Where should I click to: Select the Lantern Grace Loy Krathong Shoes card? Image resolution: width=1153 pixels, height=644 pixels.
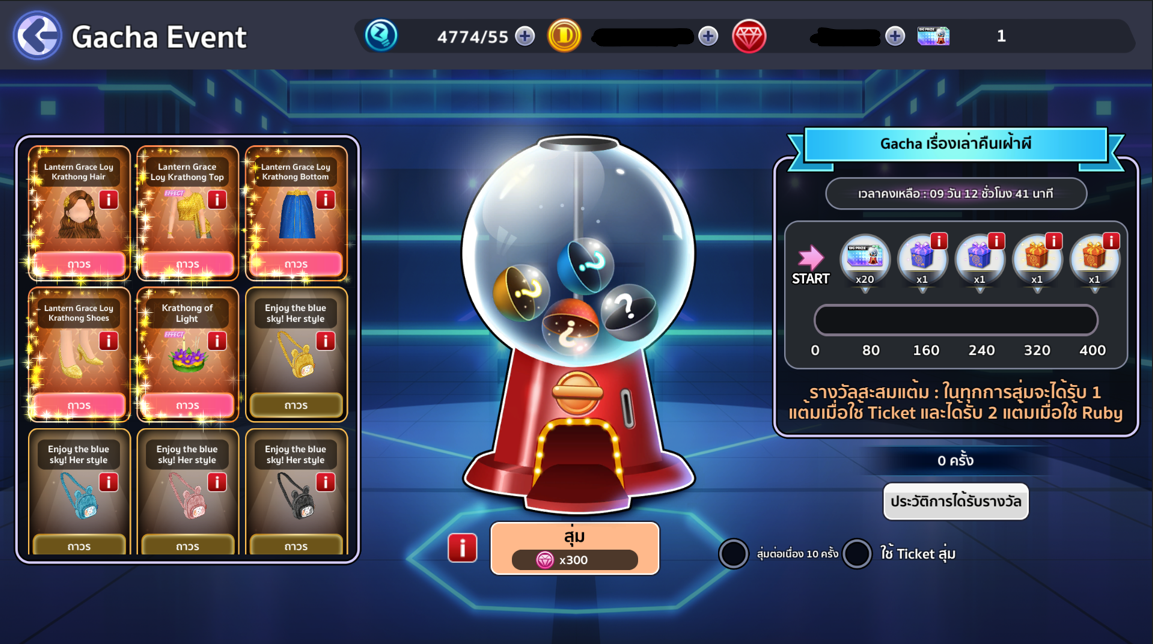(79, 353)
